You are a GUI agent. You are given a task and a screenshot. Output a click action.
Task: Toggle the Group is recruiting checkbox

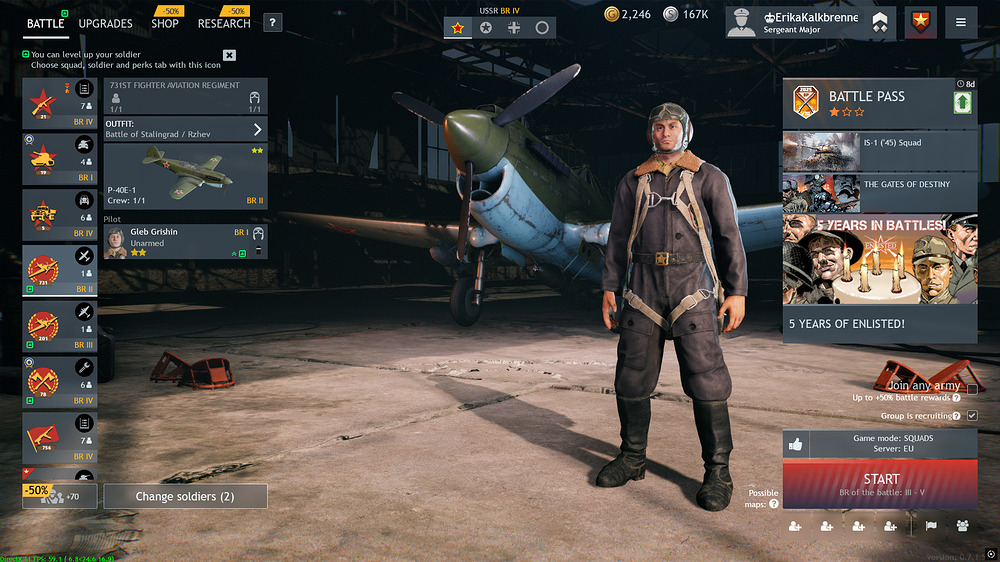(972, 415)
